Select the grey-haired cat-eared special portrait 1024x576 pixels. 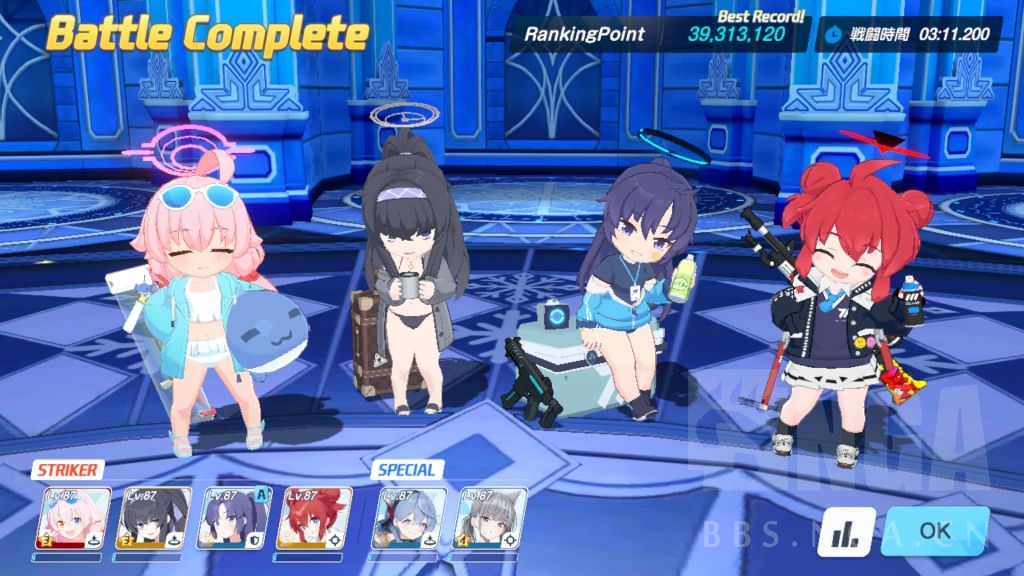(490, 518)
